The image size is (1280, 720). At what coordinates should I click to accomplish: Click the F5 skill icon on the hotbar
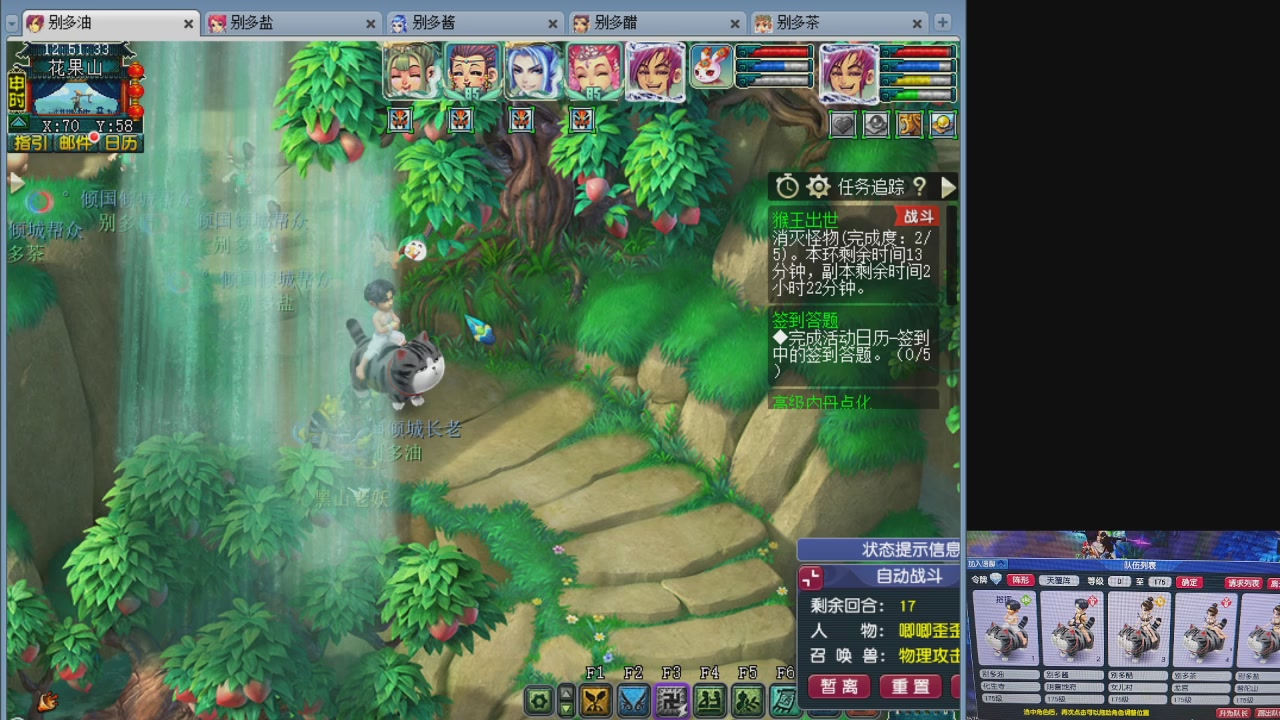click(x=746, y=698)
